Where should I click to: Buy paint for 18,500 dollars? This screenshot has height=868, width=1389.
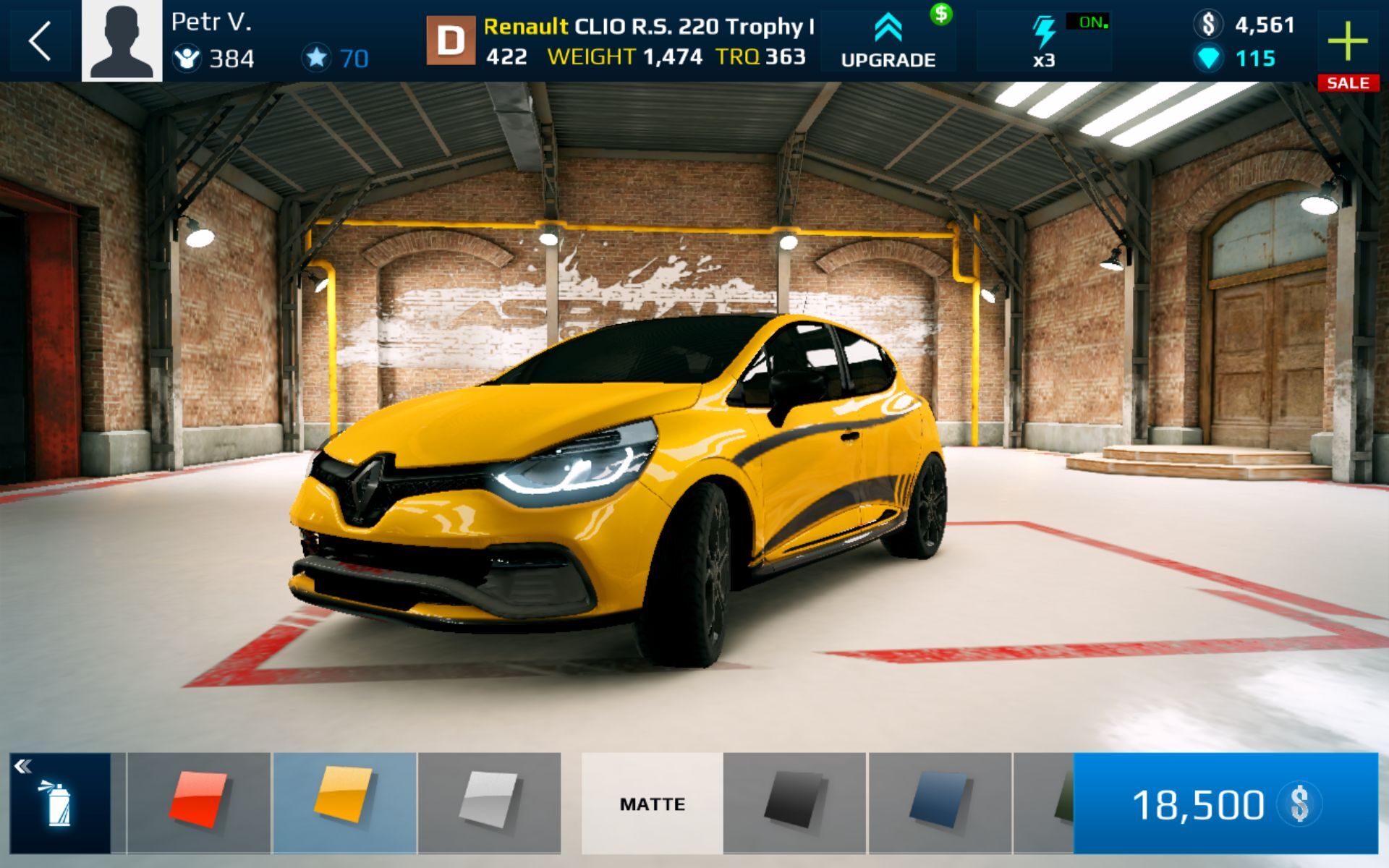[x=1226, y=803]
